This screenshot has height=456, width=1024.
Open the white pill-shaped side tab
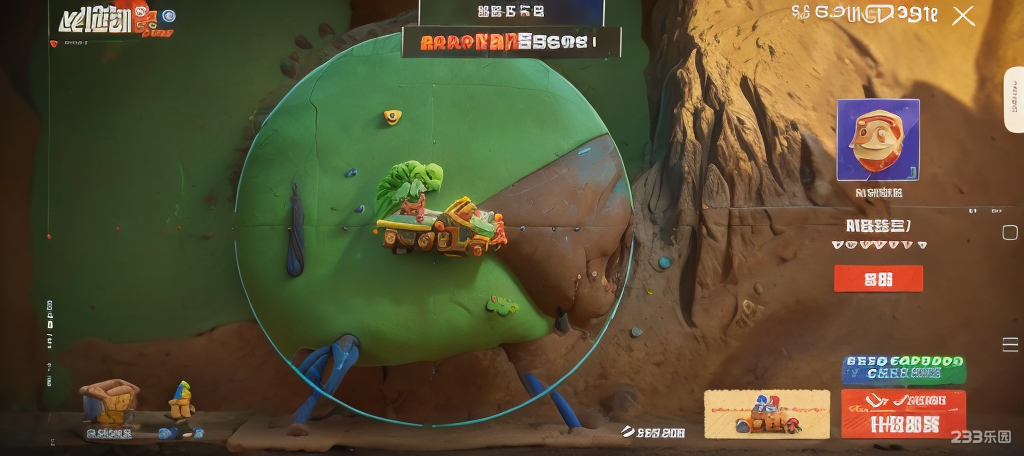1013,100
